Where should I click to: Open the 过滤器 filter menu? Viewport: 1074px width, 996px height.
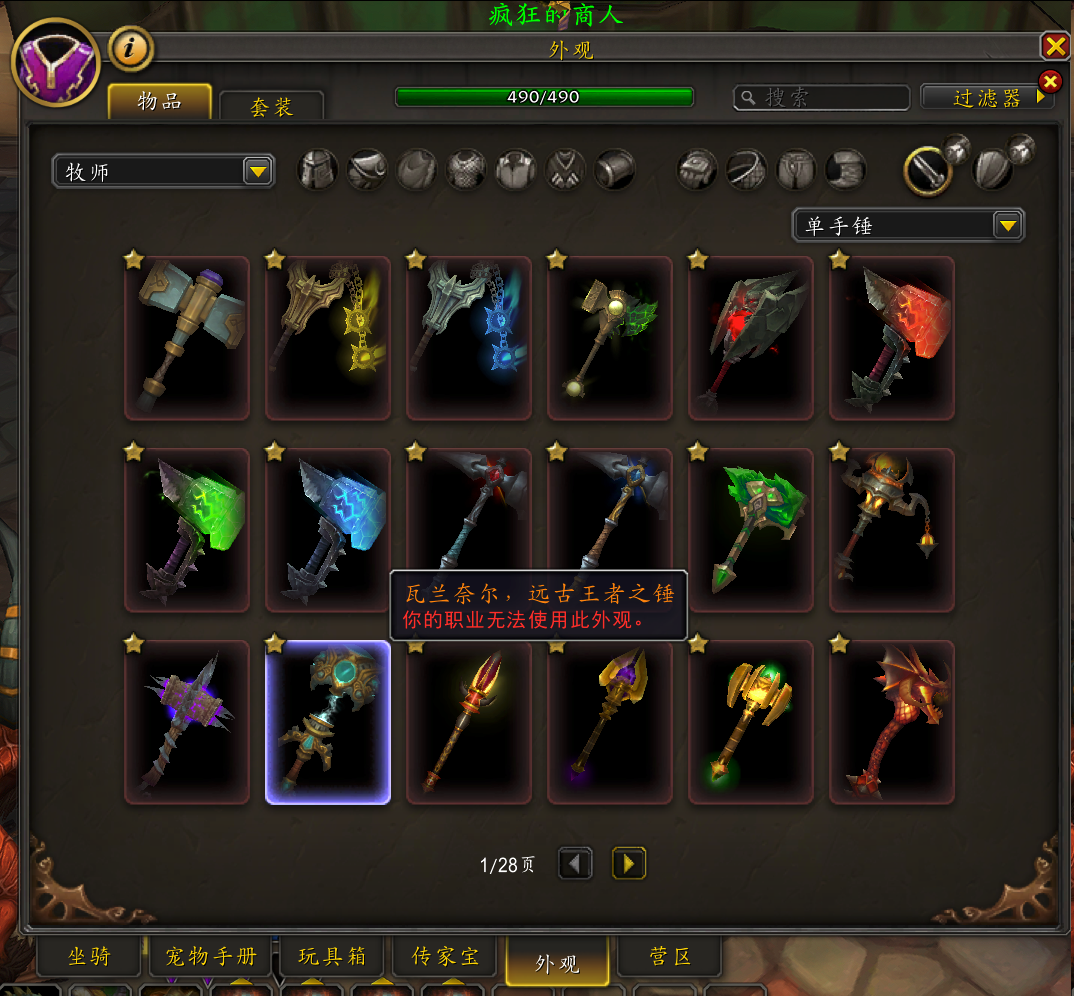pos(987,98)
